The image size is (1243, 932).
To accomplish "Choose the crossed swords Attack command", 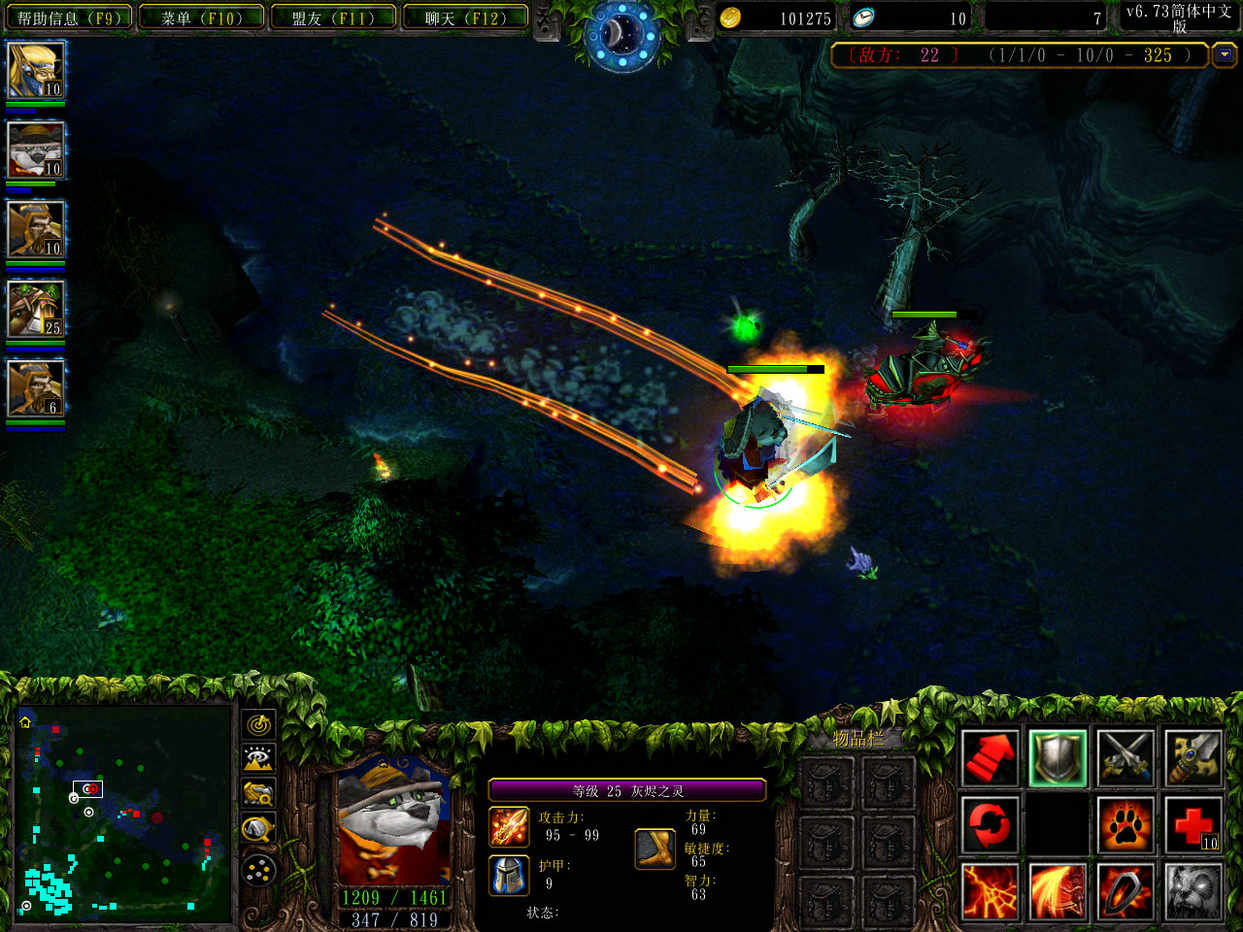I will pos(1125,759).
